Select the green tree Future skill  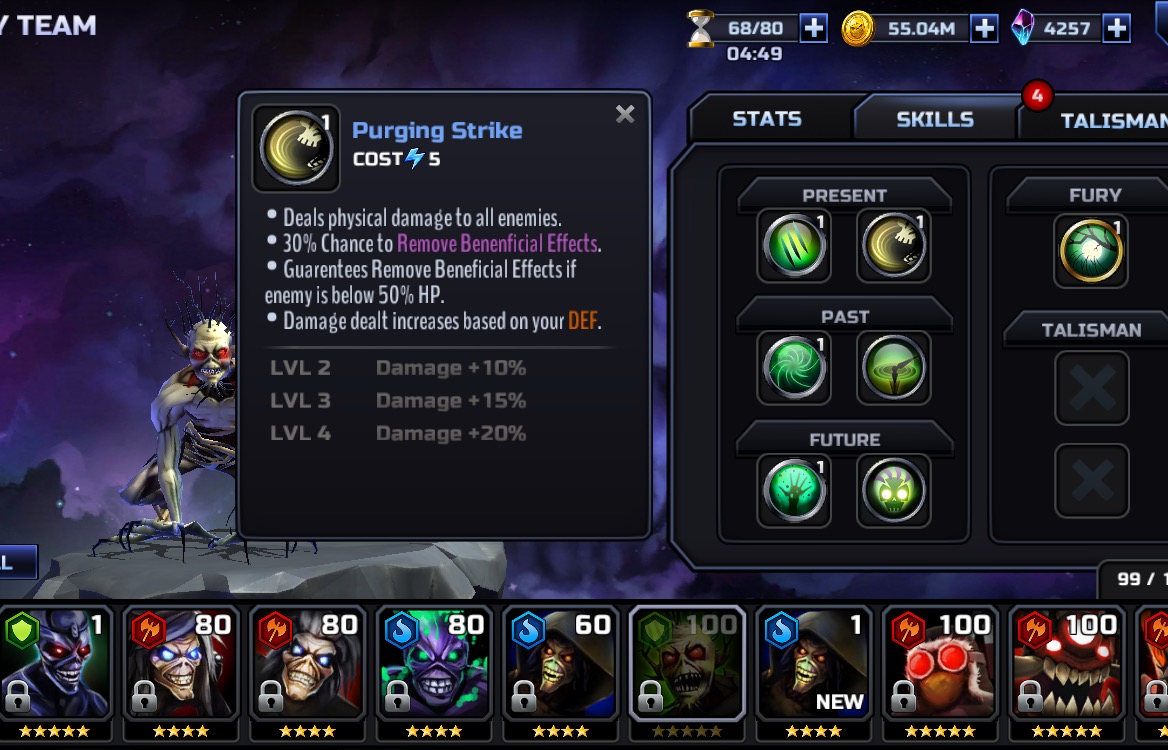[794, 490]
